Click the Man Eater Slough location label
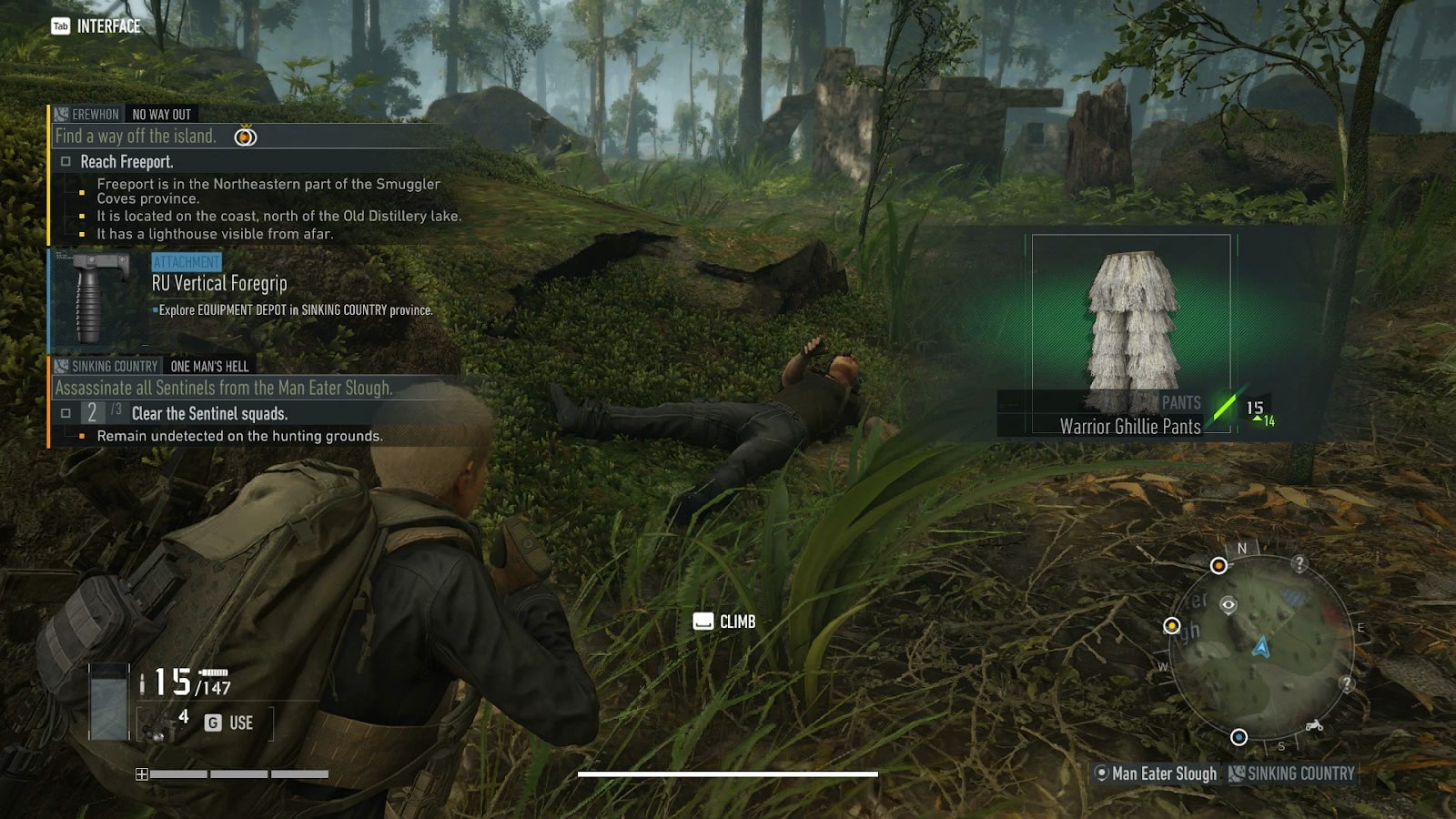 click(1162, 774)
